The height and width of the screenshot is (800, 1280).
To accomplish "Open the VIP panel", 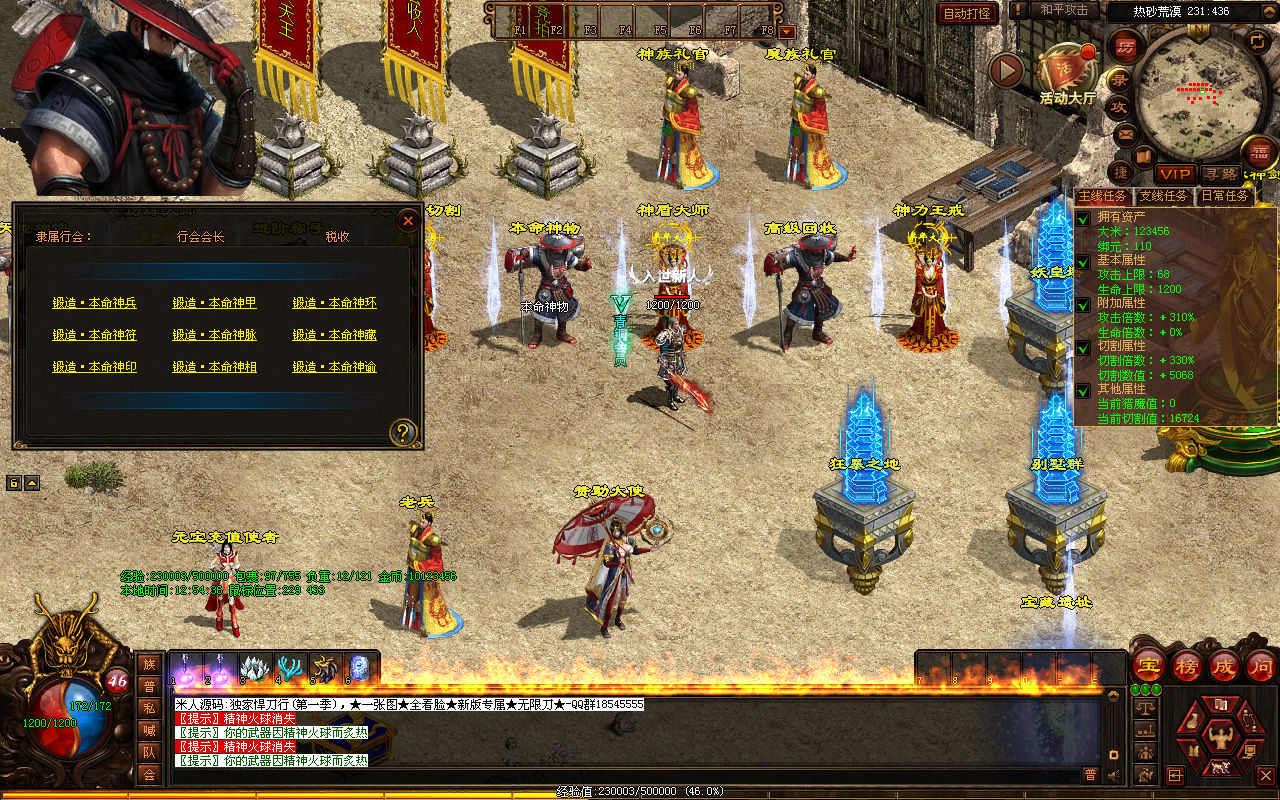I will tap(1174, 174).
